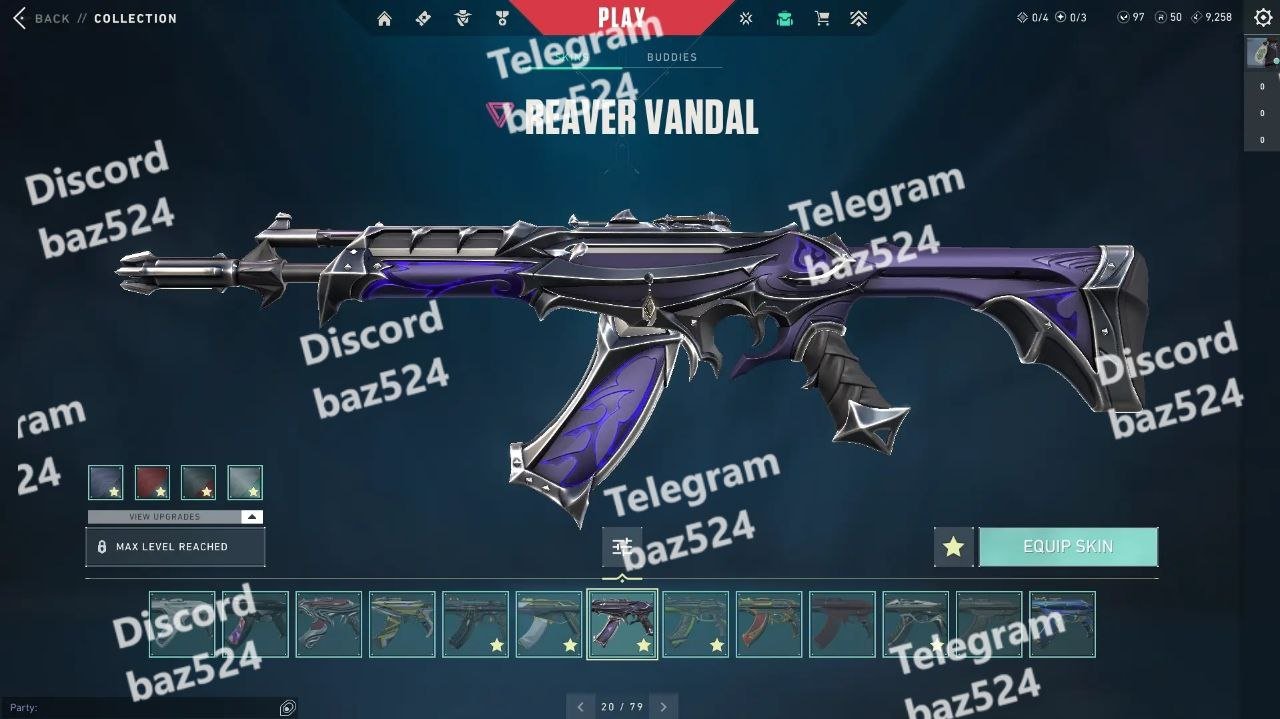Open the store shopping cart icon

tap(822, 18)
